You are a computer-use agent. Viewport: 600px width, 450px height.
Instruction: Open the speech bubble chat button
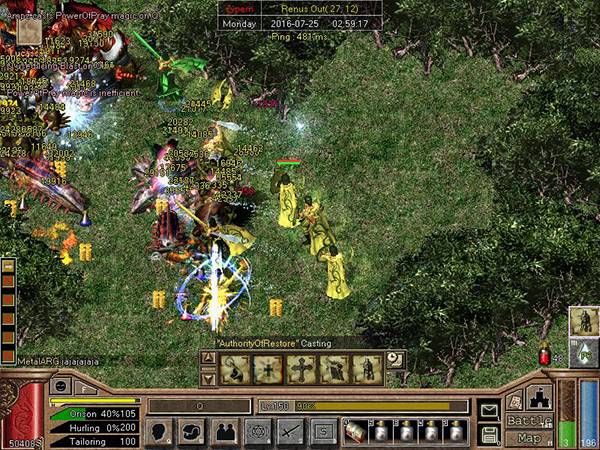click(192, 432)
